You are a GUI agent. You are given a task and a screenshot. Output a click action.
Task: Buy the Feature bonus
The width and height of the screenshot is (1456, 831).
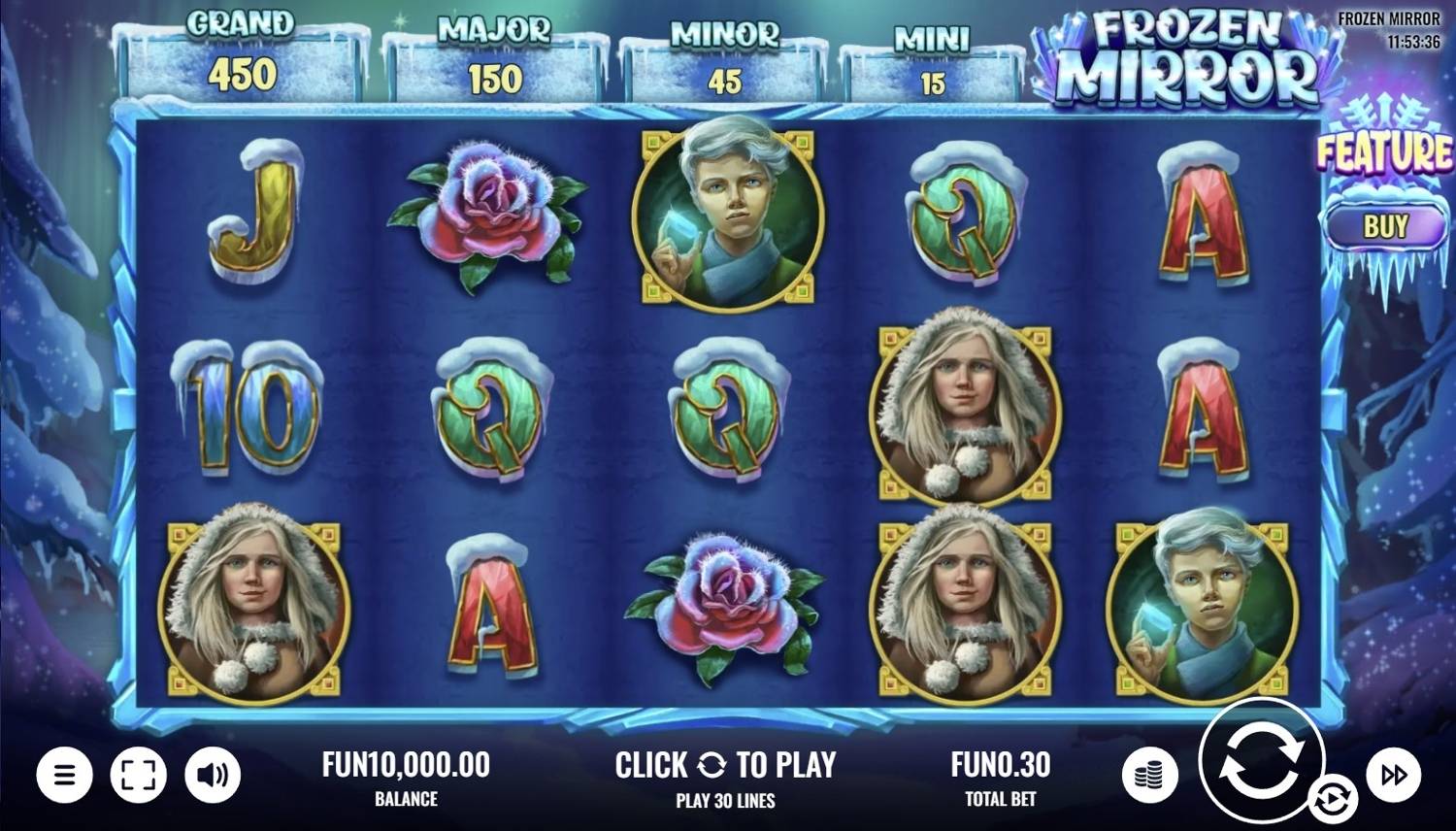(x=1385, y=226)
